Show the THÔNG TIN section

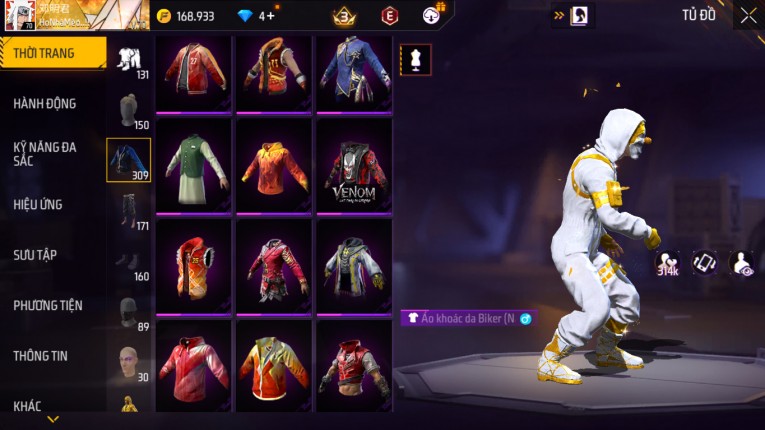point(41,355)
